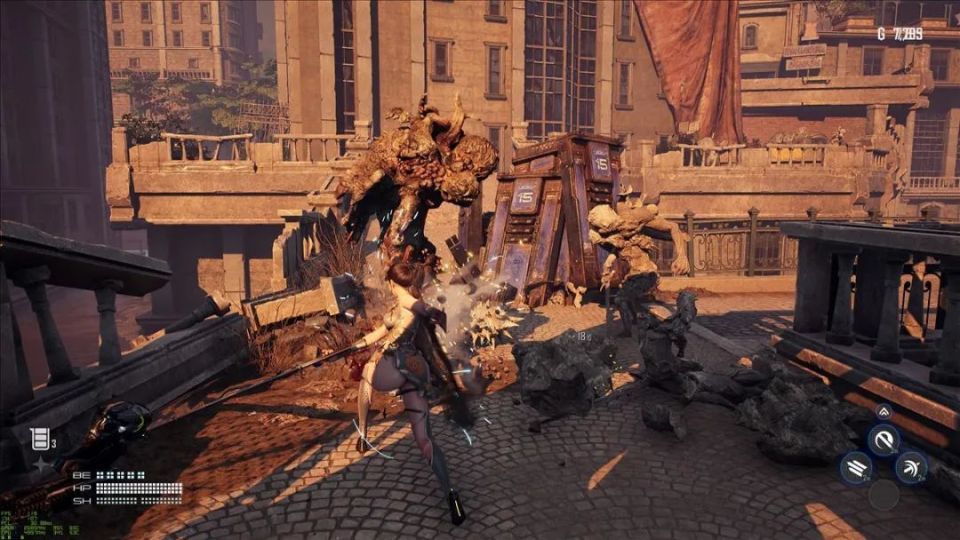Click the double-chevron up arrow icon
Viewport: 960px width, 540px height.
pyautogui.click(x=883, y=411)
